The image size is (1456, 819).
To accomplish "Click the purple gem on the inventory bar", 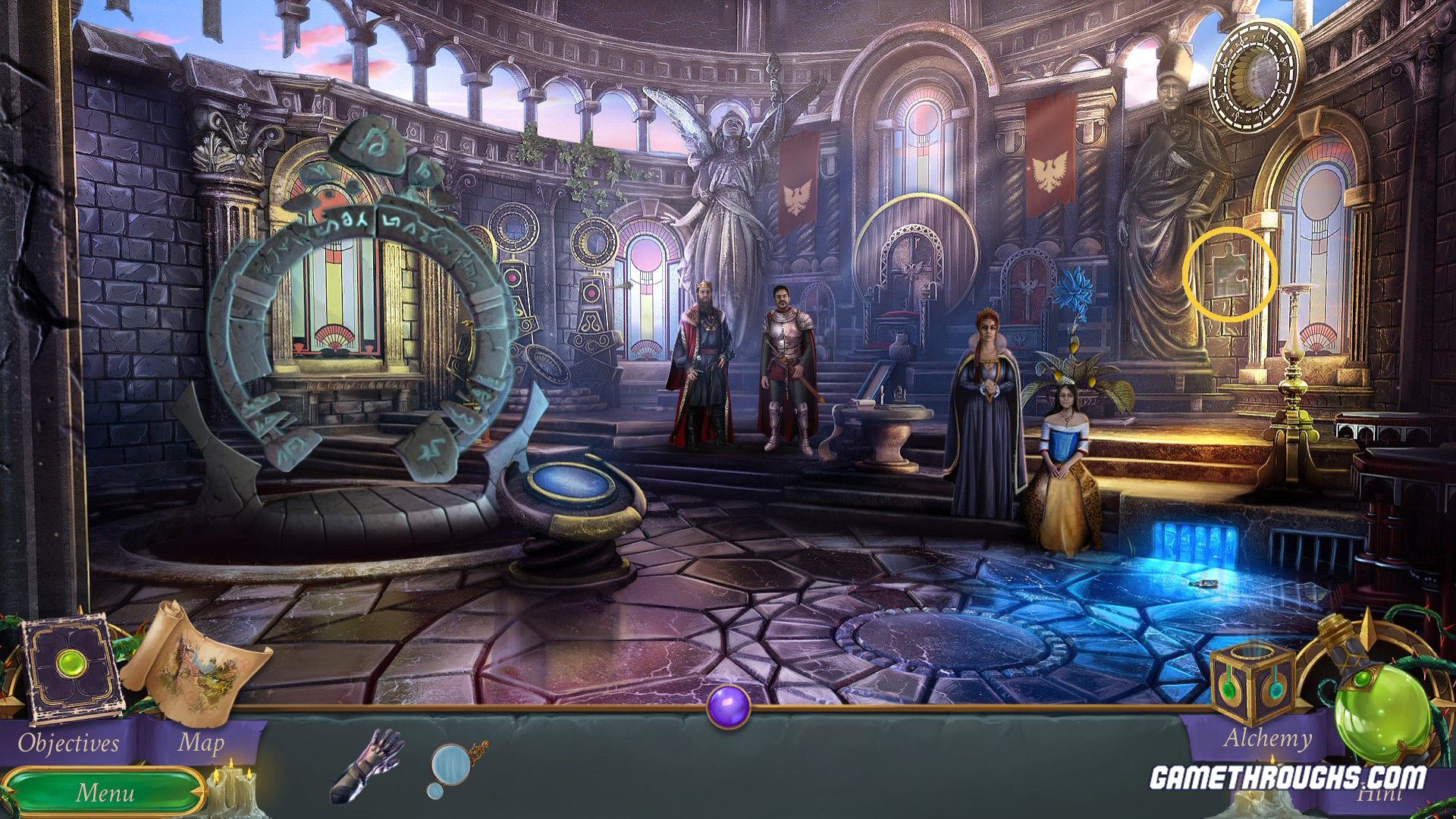I will (727, 705).
